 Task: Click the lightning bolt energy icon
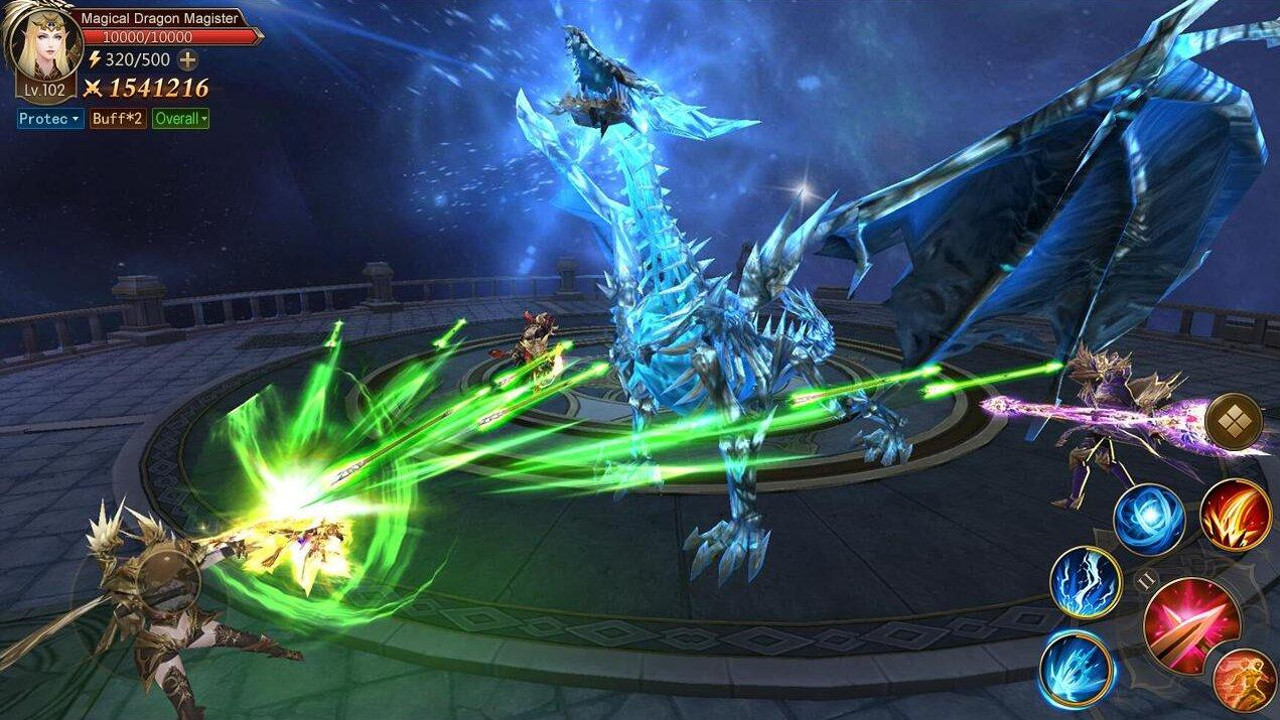tap(95, 60)
